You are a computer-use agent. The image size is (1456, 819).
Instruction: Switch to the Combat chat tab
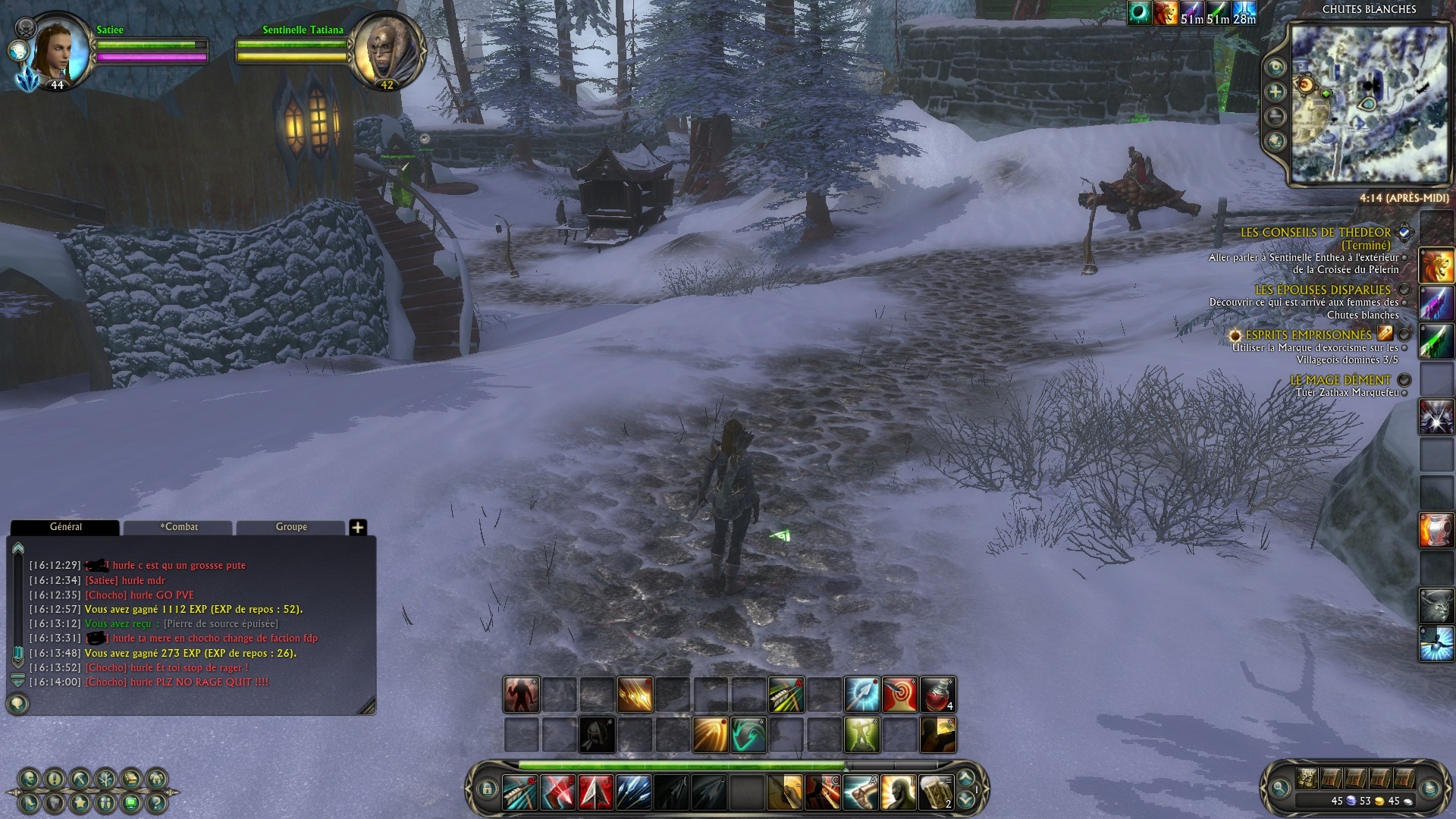click(x=178, y=527)
